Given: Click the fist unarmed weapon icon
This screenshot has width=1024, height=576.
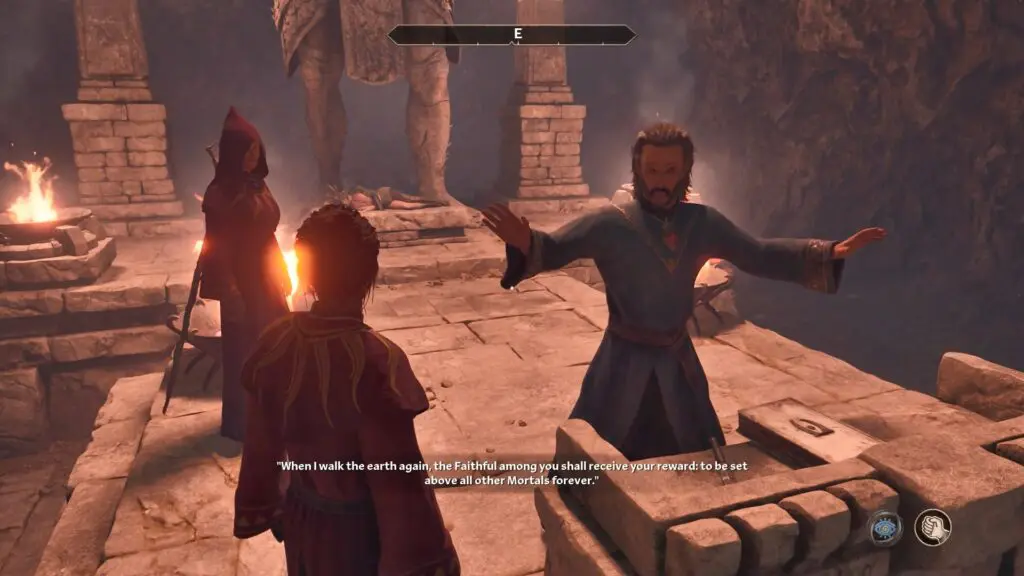Looking at the screenshot, I should 932,528.
